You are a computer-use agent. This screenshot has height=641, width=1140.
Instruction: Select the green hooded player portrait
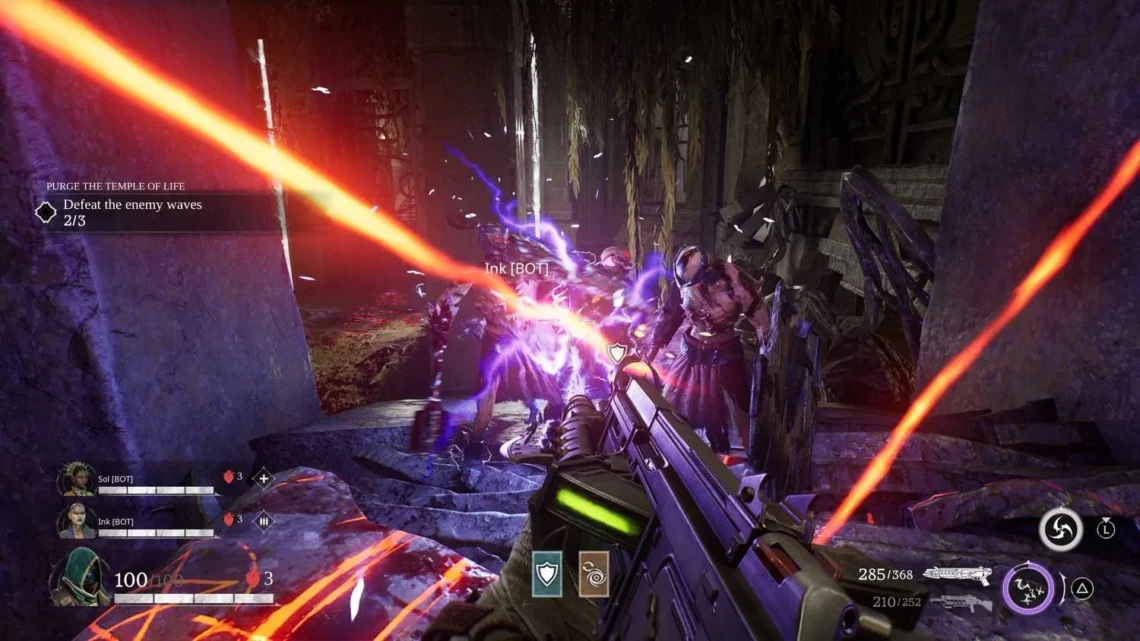point(80,578)
